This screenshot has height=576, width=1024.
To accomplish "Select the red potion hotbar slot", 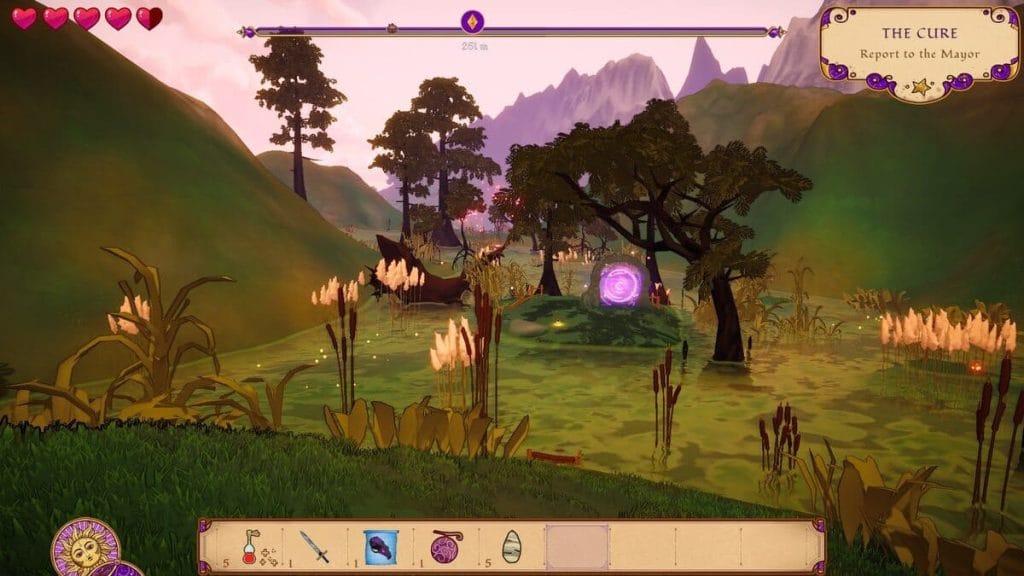I will [x=250, y=547].
